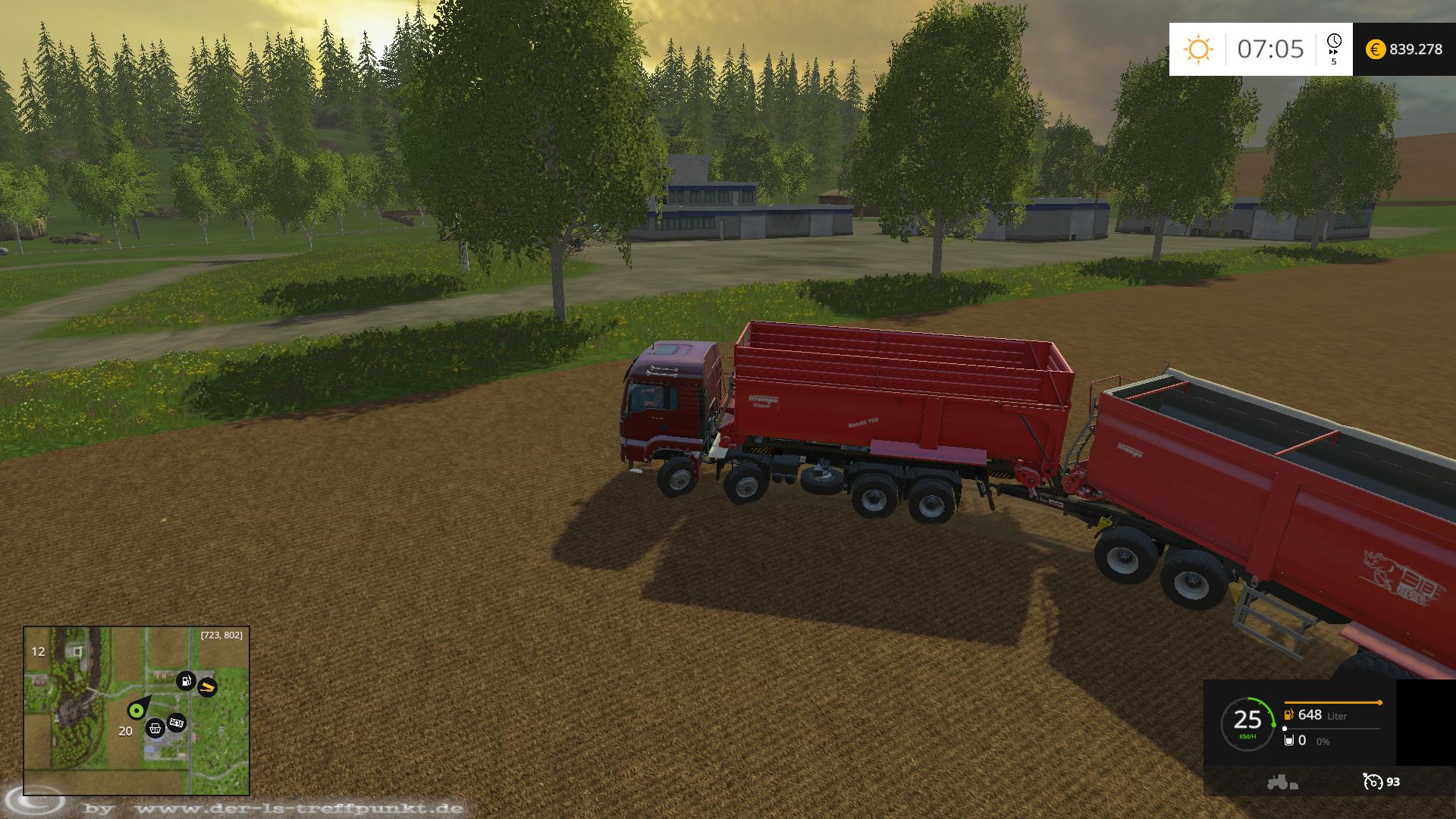Select the yellow trailer marker on the minimap
1456x819 pixels.
pyautogui.click(x=207, y=687)
